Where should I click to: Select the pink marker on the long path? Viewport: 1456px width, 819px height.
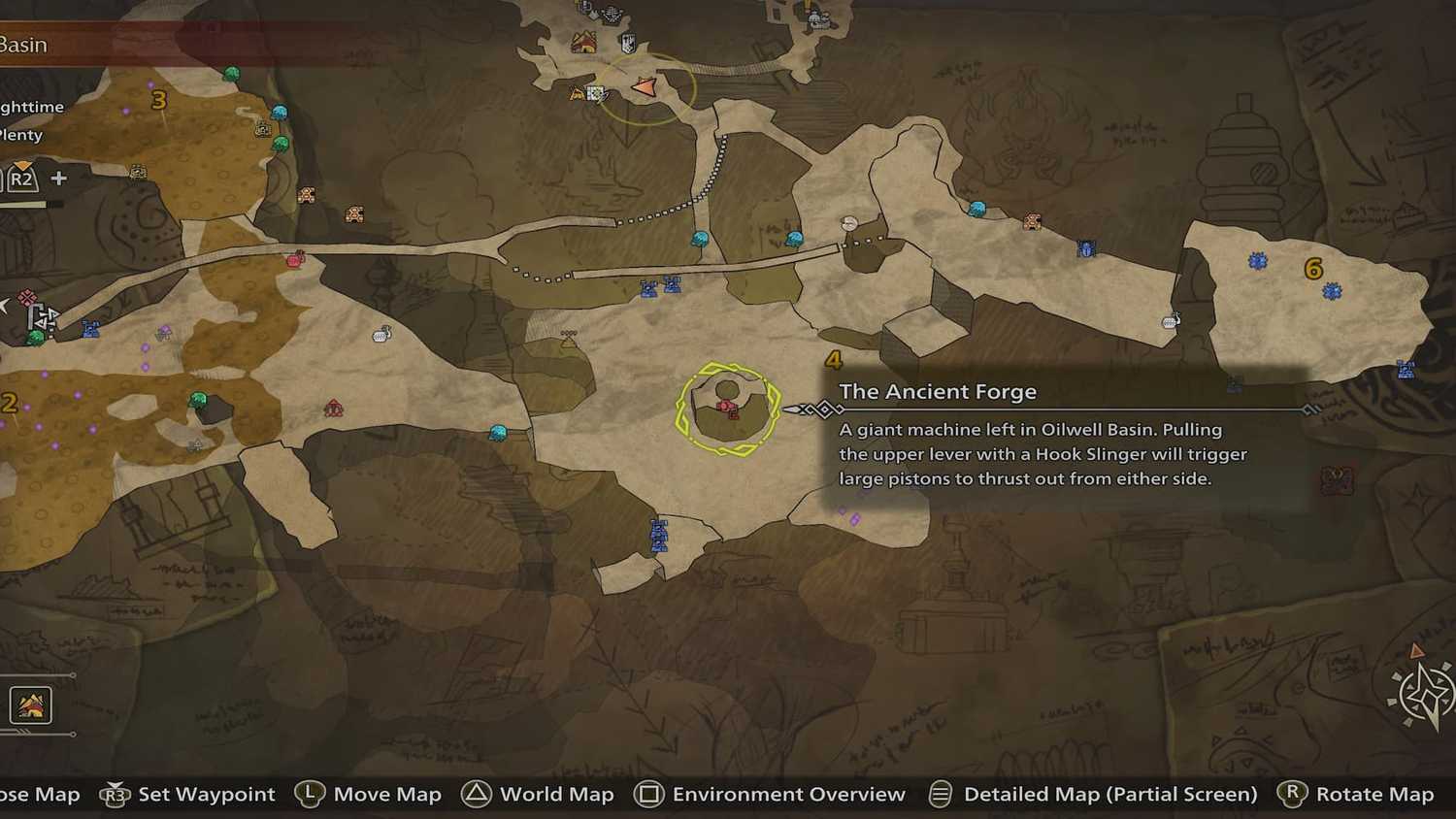[x=296, y=258]
